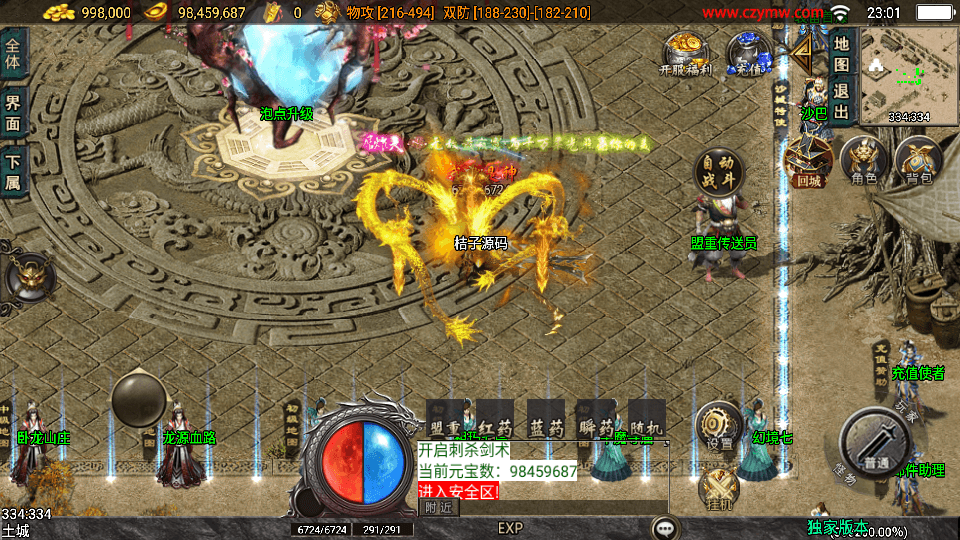Image resolution: width=960 pixels, height=540 pixels.
Task: Open the 背包 backpack
Action: [x=918, y=162]
